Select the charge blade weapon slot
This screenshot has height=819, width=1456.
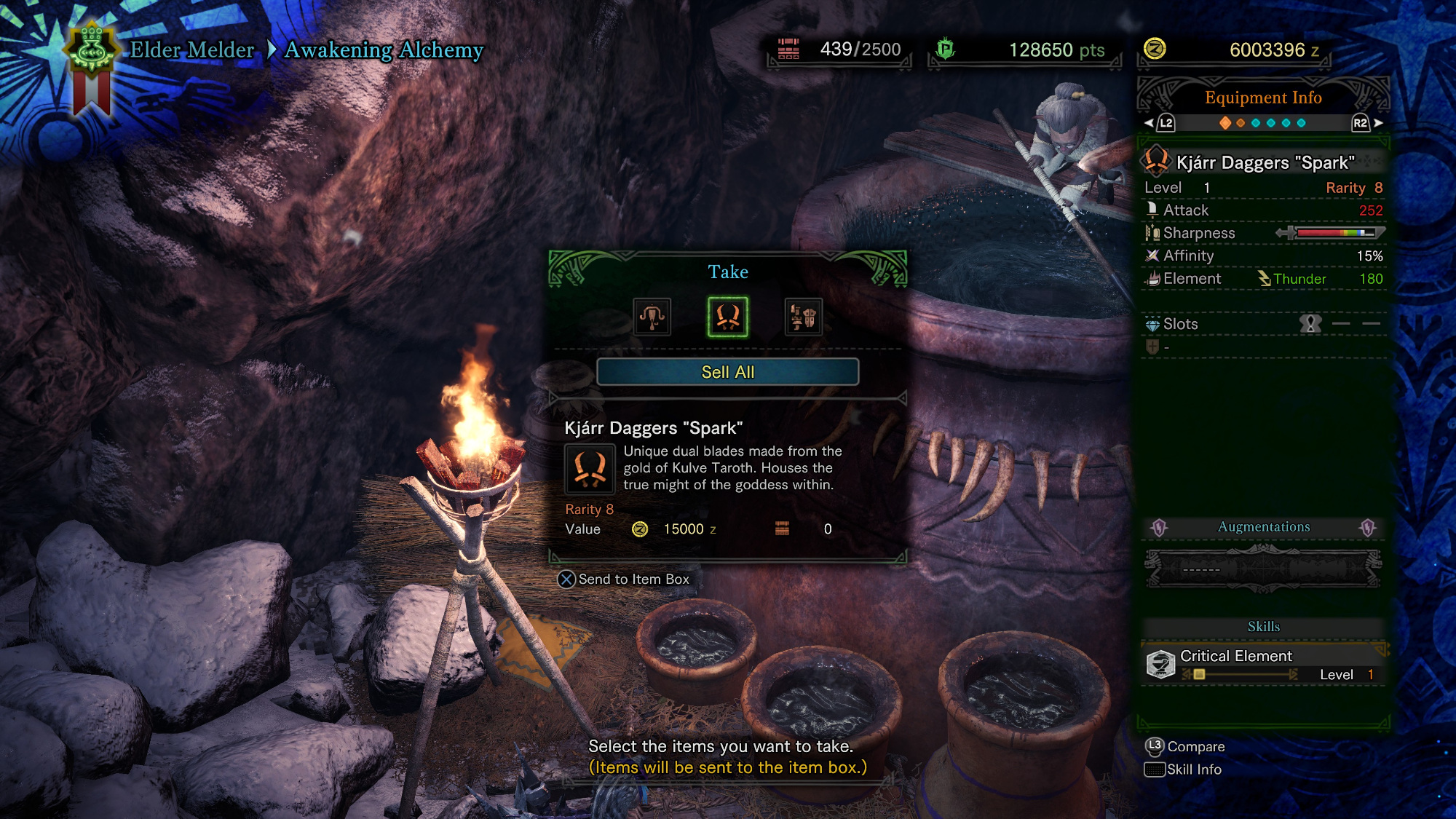(x=803, y=317)
